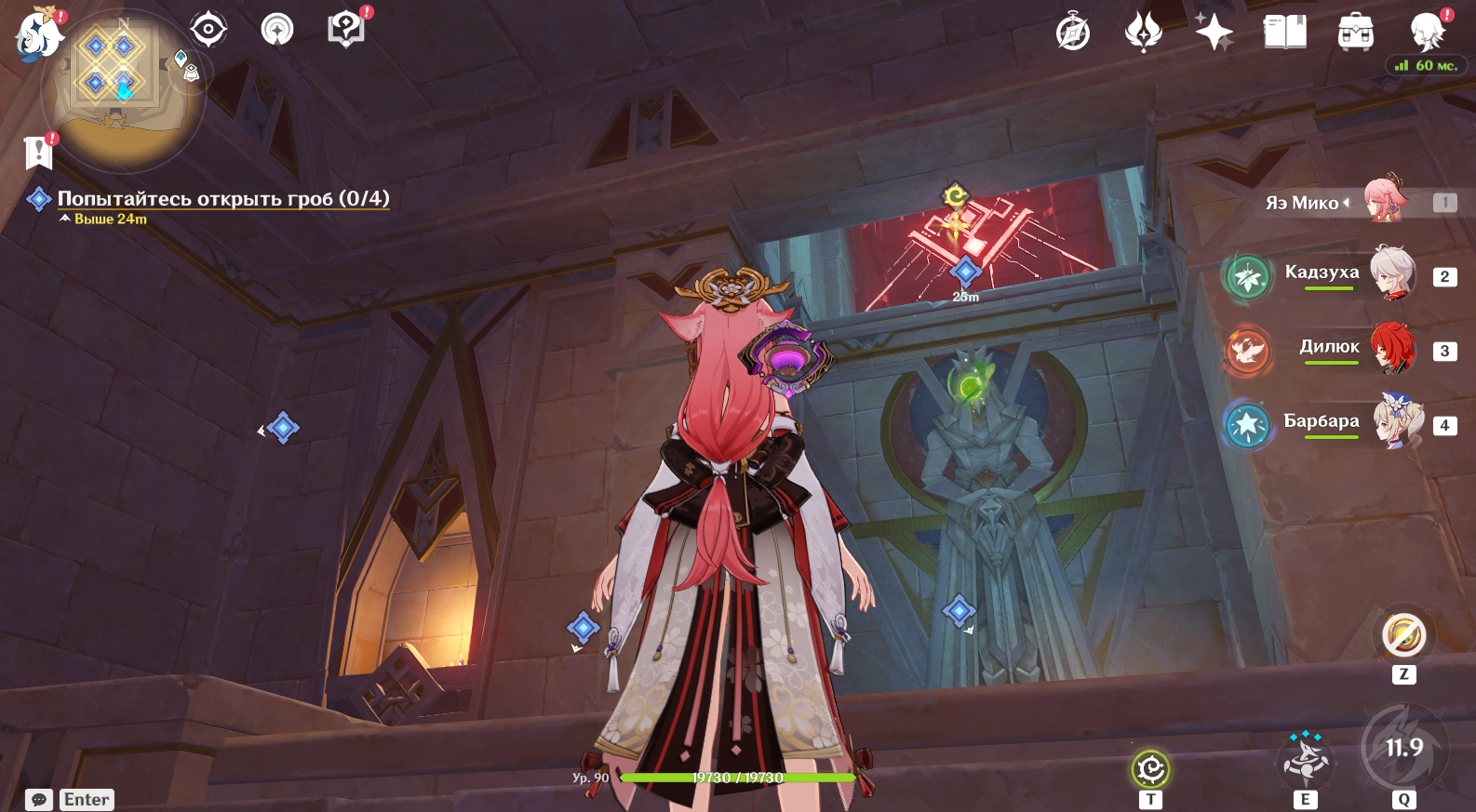Open the tutorial question-mark icon
The image size is (1476, 812).
pos(345,29)
